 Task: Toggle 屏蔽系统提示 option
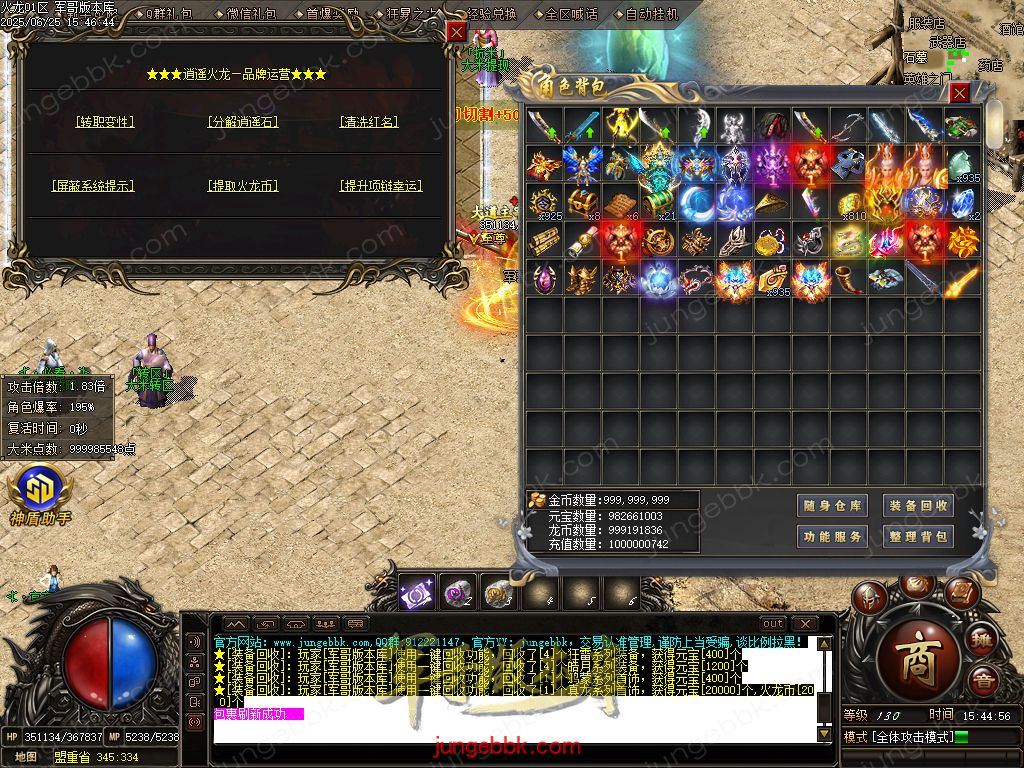coord(93,186)
